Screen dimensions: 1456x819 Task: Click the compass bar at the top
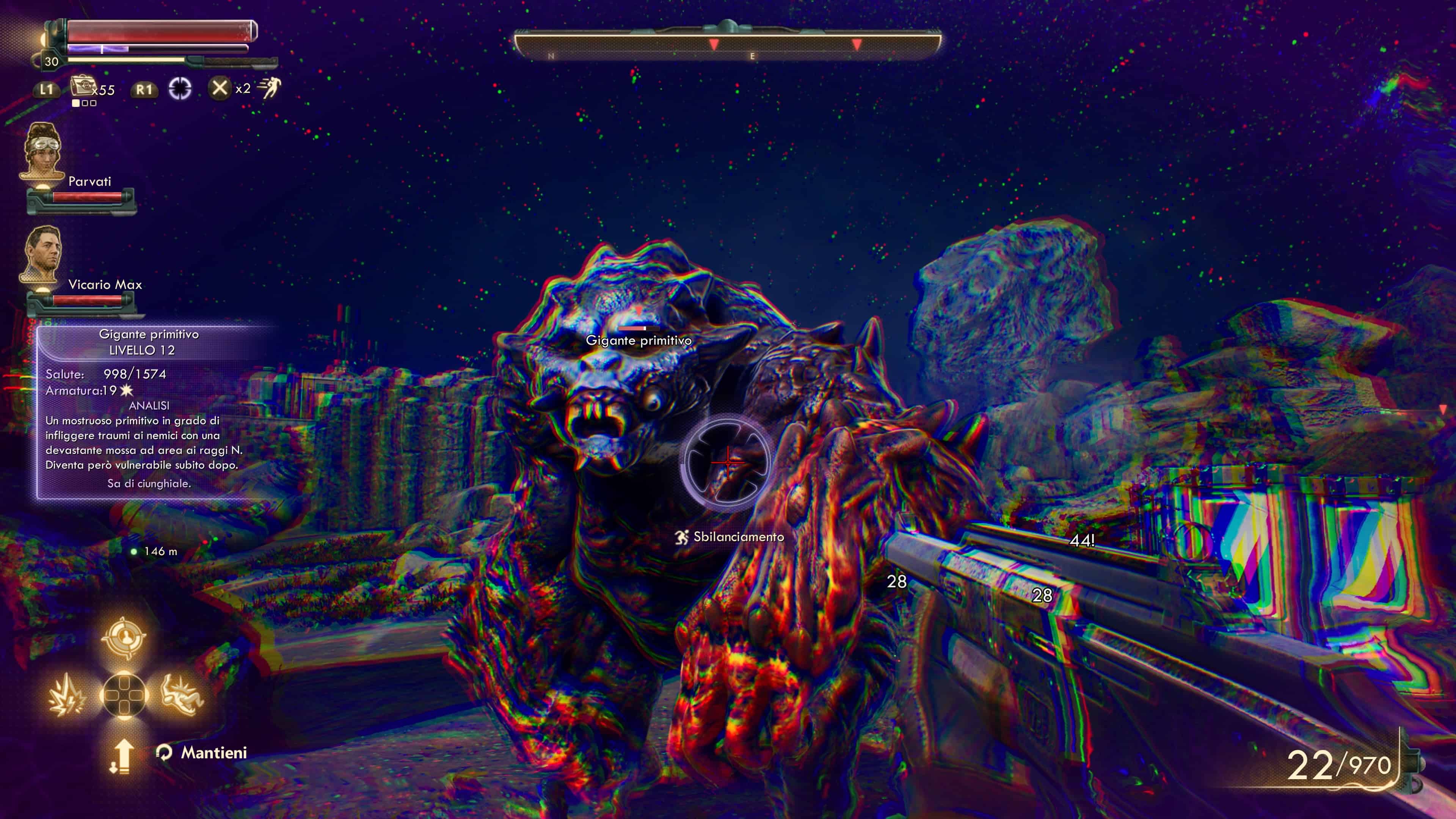[728, 44]
